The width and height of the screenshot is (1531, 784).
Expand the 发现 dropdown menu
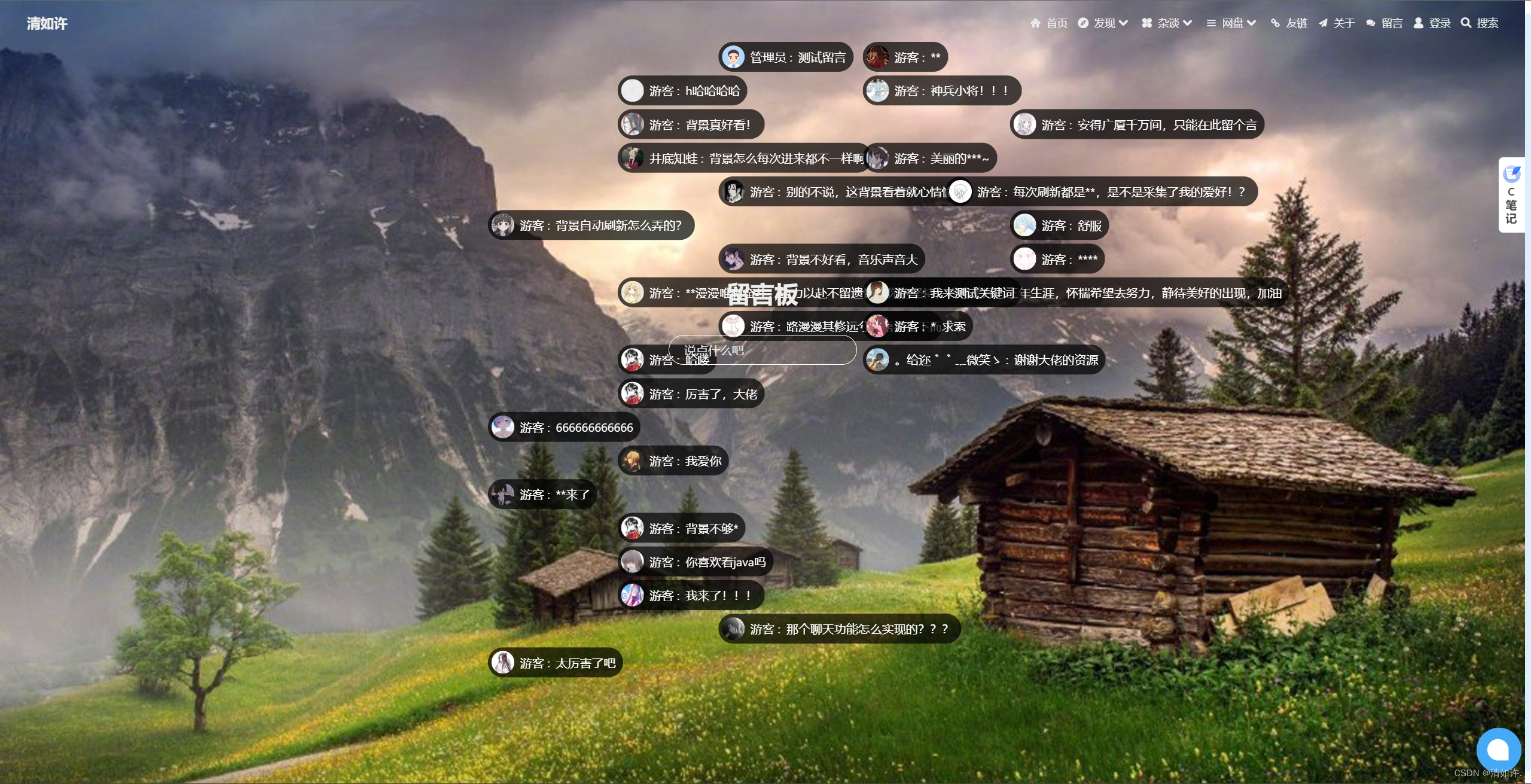pyautogui.click(x=1103, y=23)
